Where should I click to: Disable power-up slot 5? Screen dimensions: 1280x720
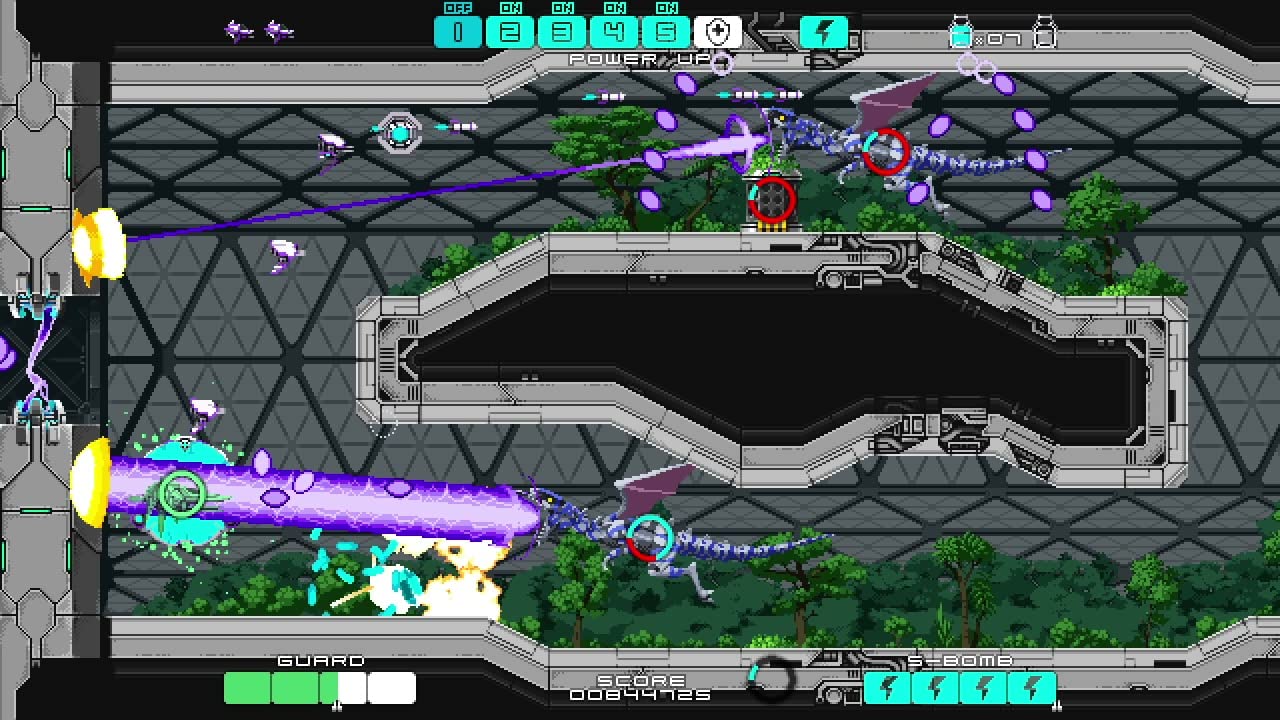coord(666,31)
